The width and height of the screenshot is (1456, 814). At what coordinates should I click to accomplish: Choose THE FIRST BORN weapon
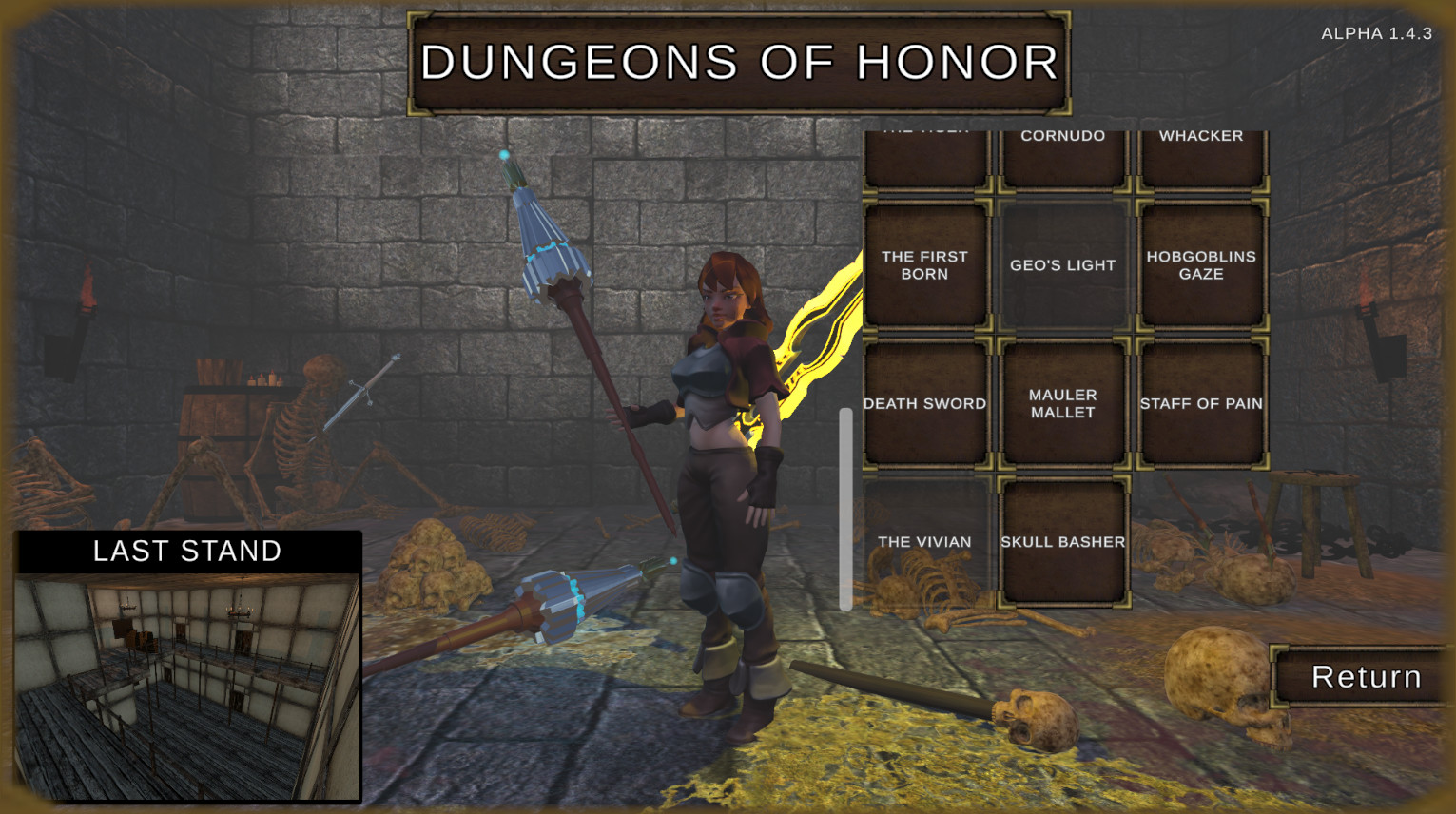click(925, 265)
